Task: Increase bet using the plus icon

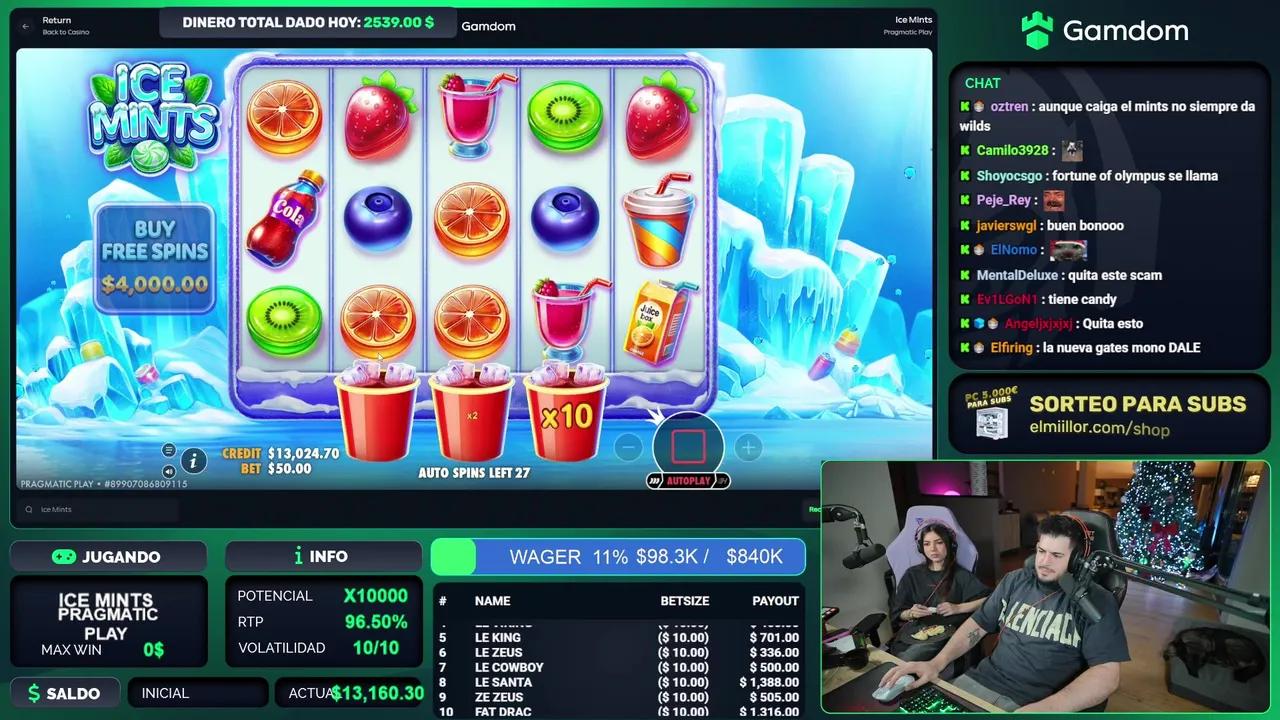Action: pyautogui.click(x=748, y=447)
